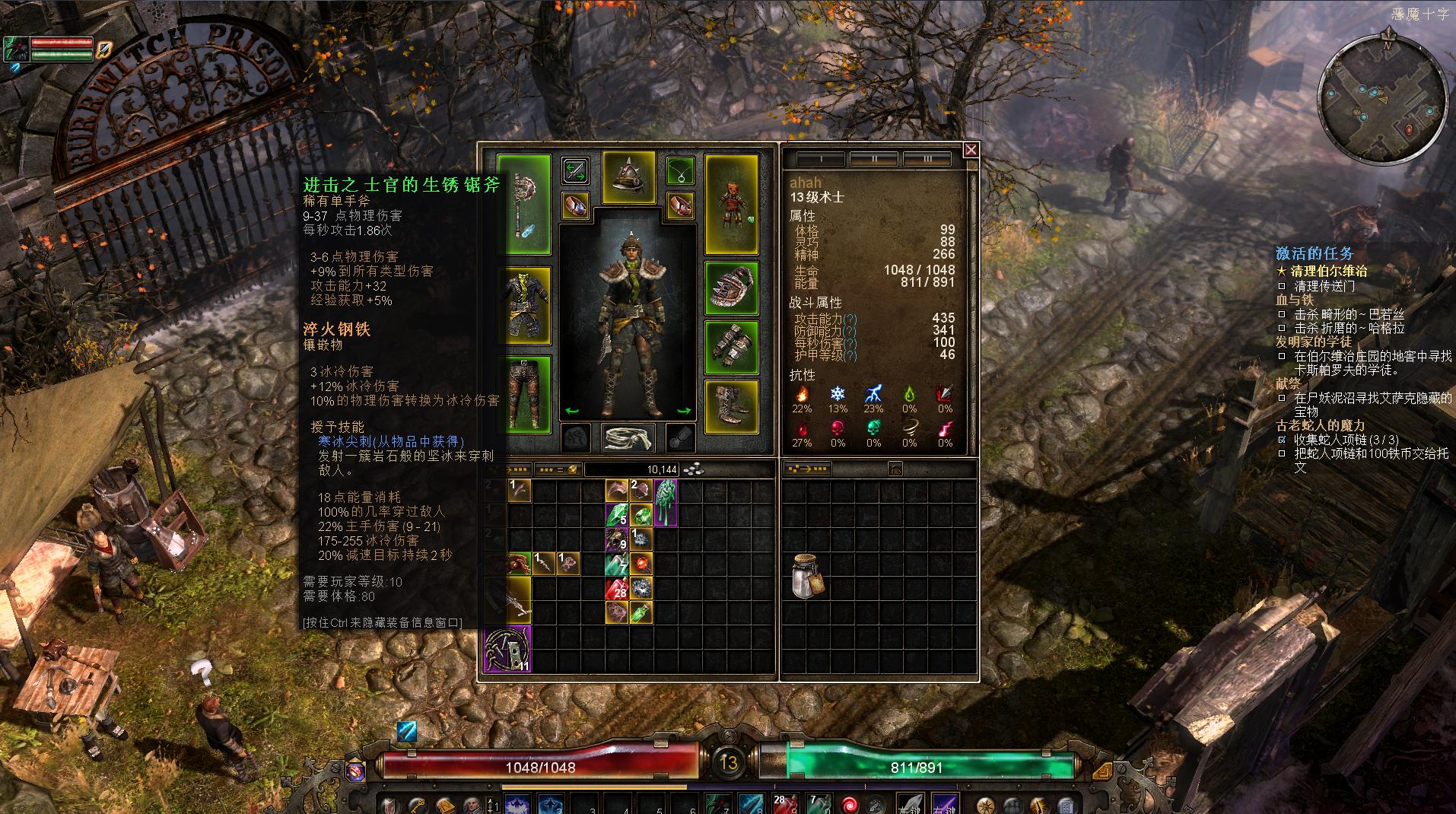Select the equipped spiked shoulder pads

(731, 288)
